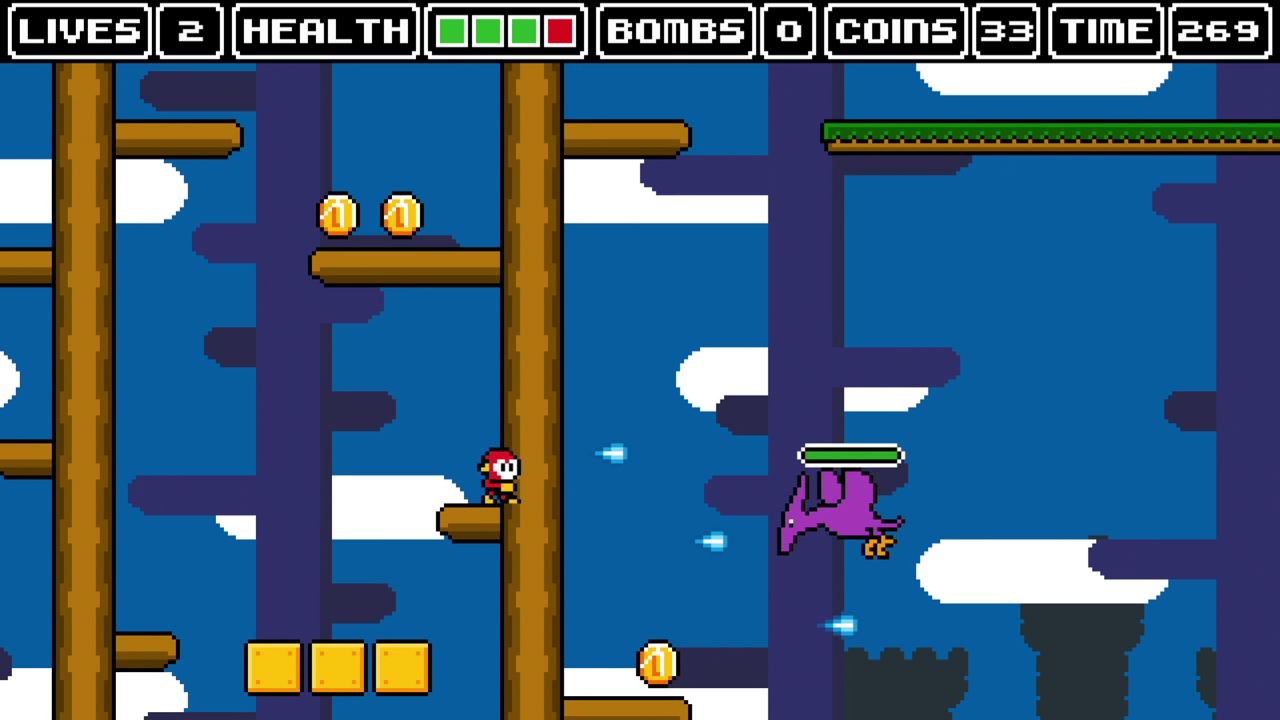
Task: Click the coin near the bottom center
Action: point(656,661)
